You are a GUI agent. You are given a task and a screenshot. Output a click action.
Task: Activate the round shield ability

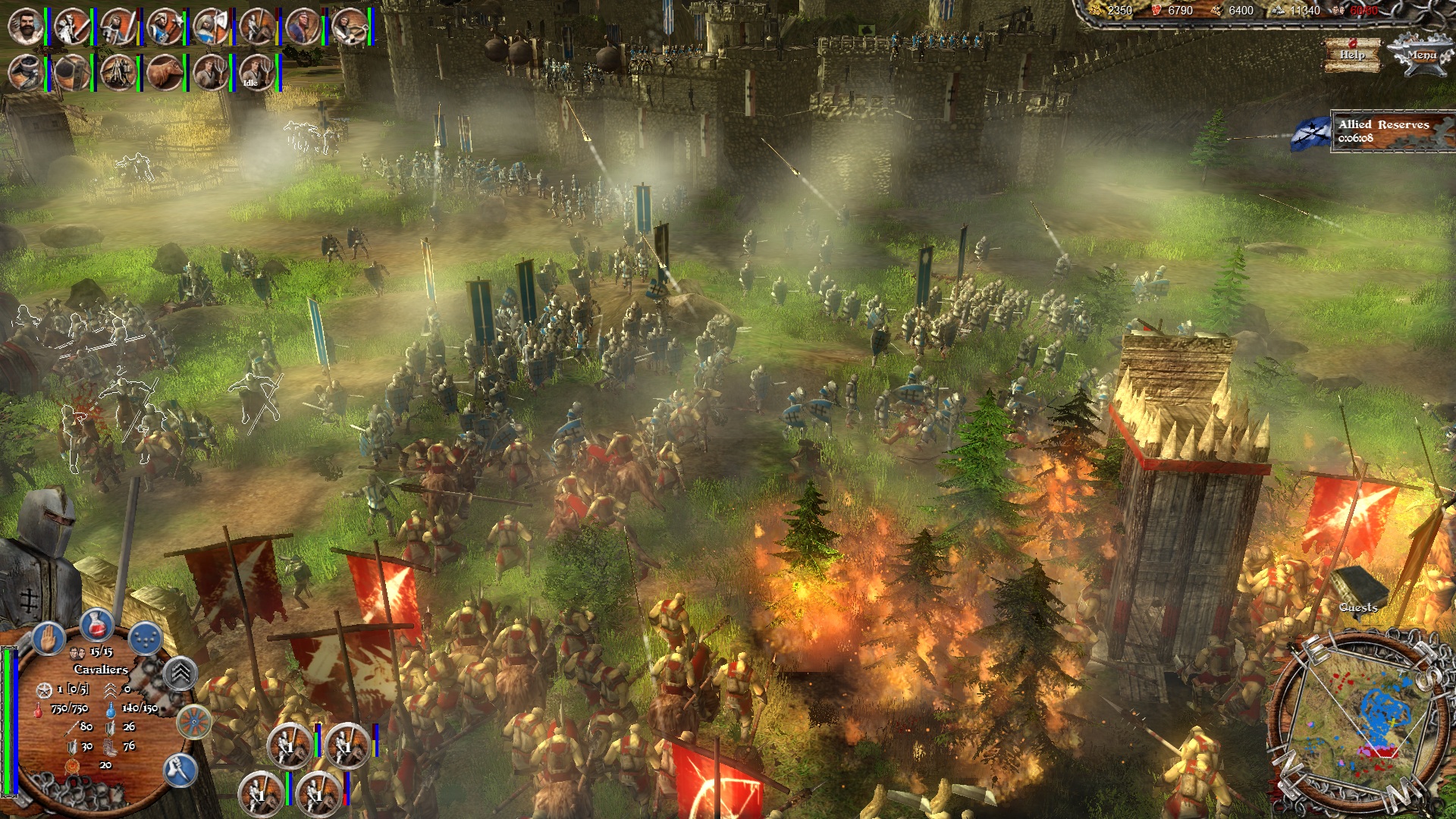[194, 721]
